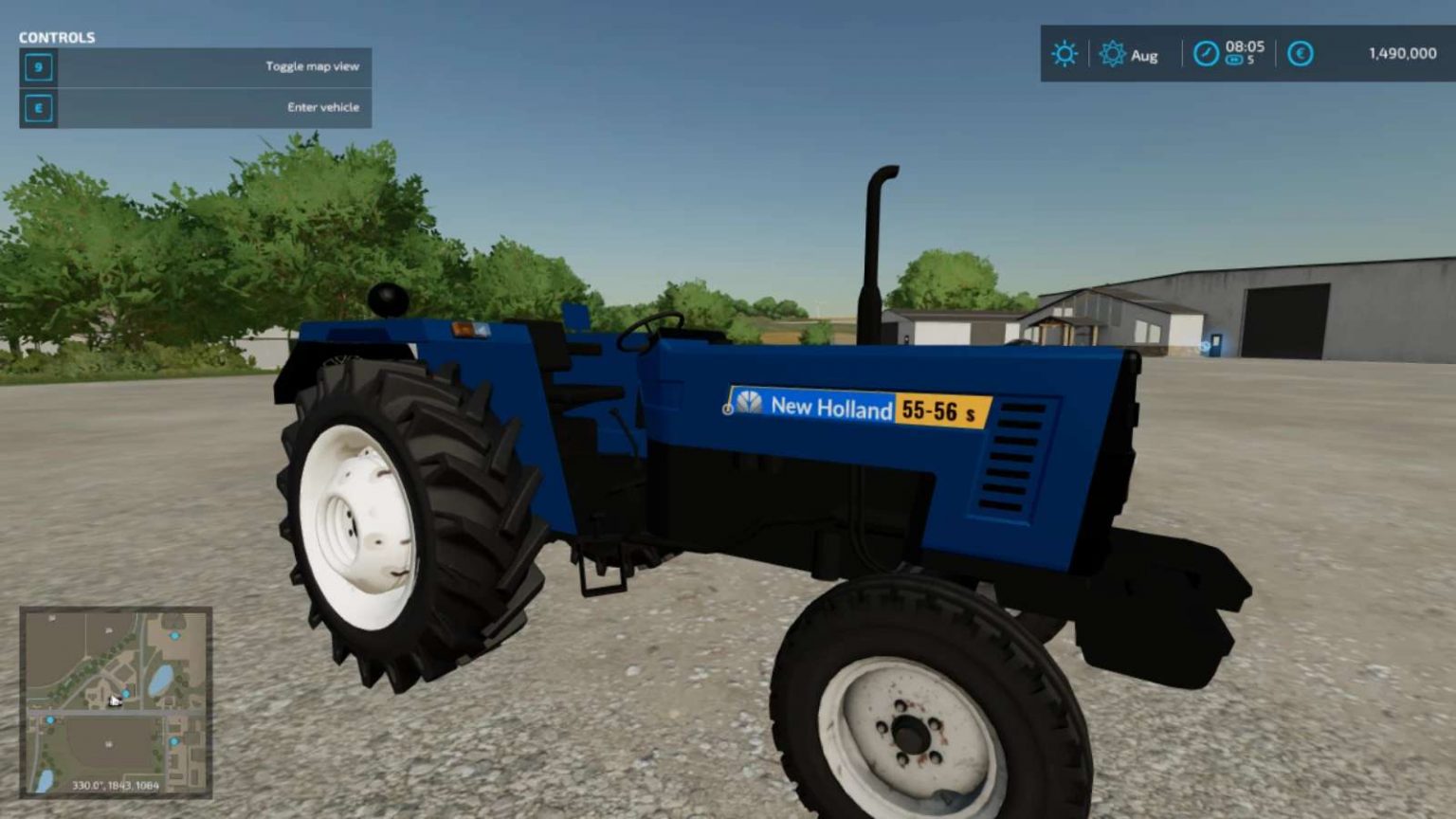Click the weather forecast icon next to Aug
The height and width of the screenshot is (819, 1456).
pyautogui.click(x=1111, y=55)
